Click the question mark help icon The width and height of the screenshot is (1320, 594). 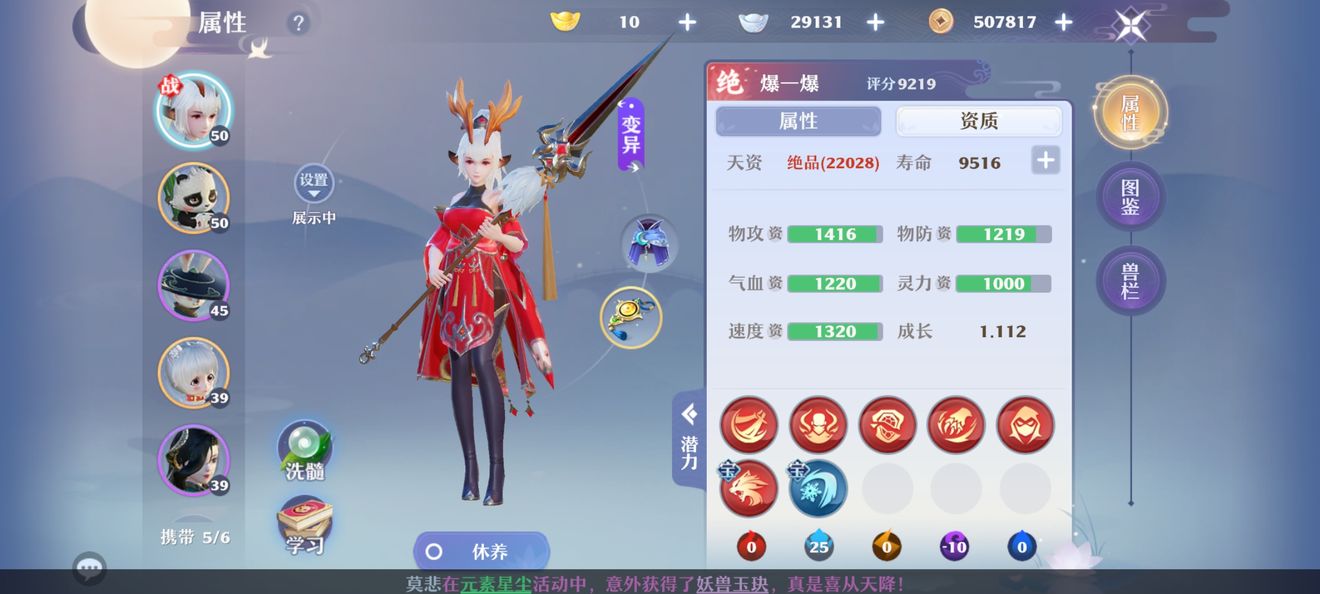click(x=298, y=23)
